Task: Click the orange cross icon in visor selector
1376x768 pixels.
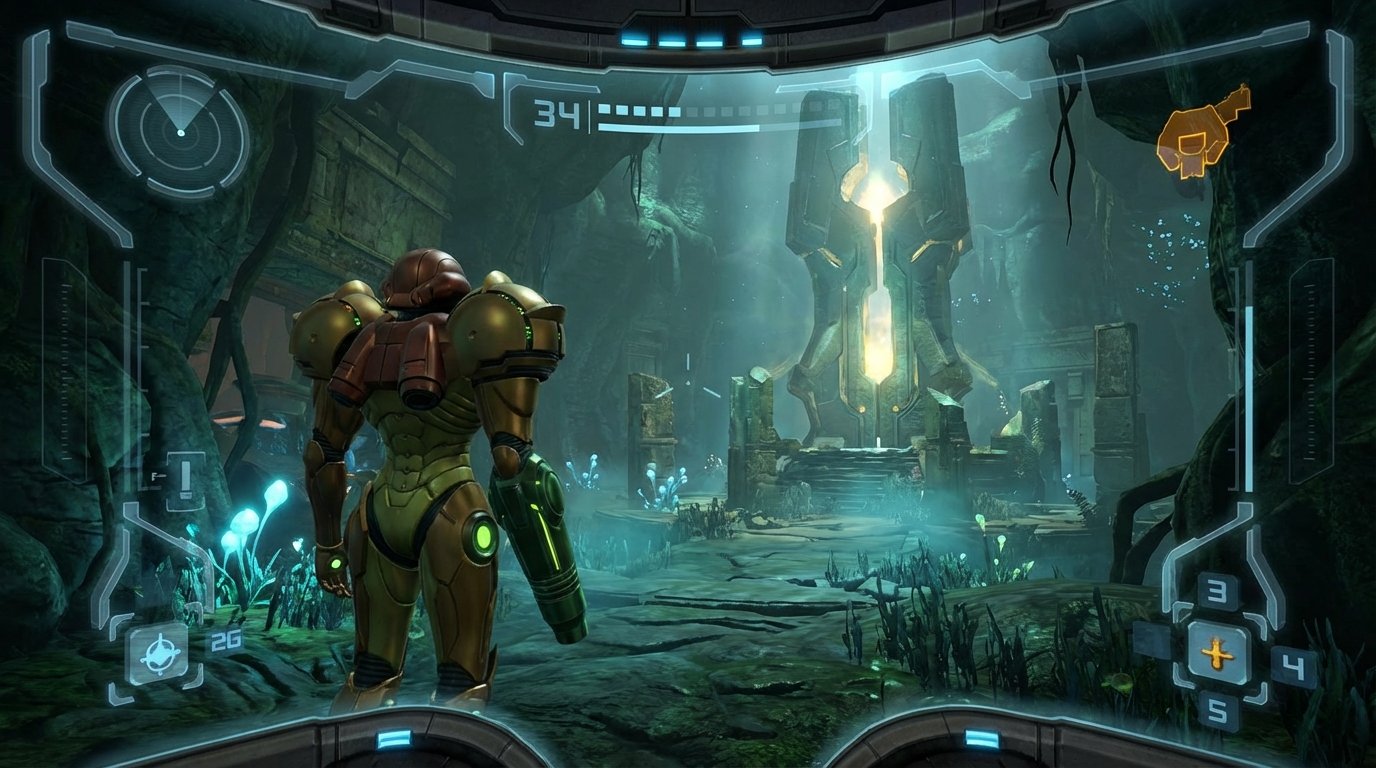Action: click(x=1216, y=655)
